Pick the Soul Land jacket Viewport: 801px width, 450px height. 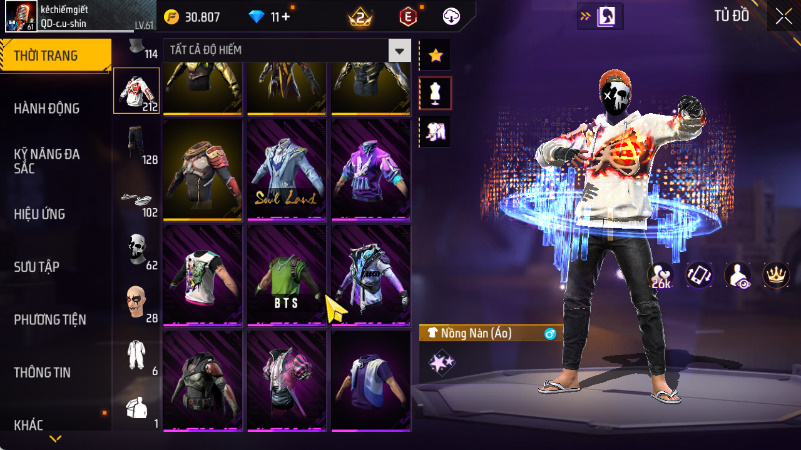(x=288, y=169)
